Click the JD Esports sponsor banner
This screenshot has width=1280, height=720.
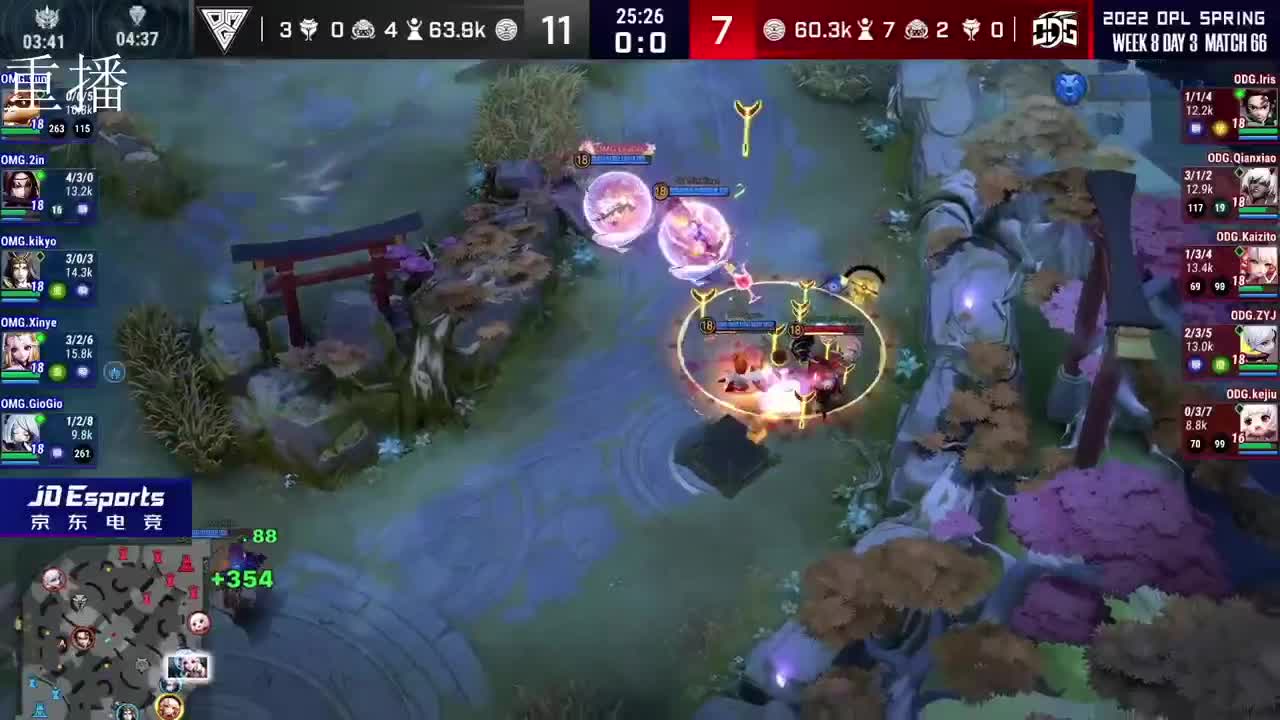[x=96, y=504]
